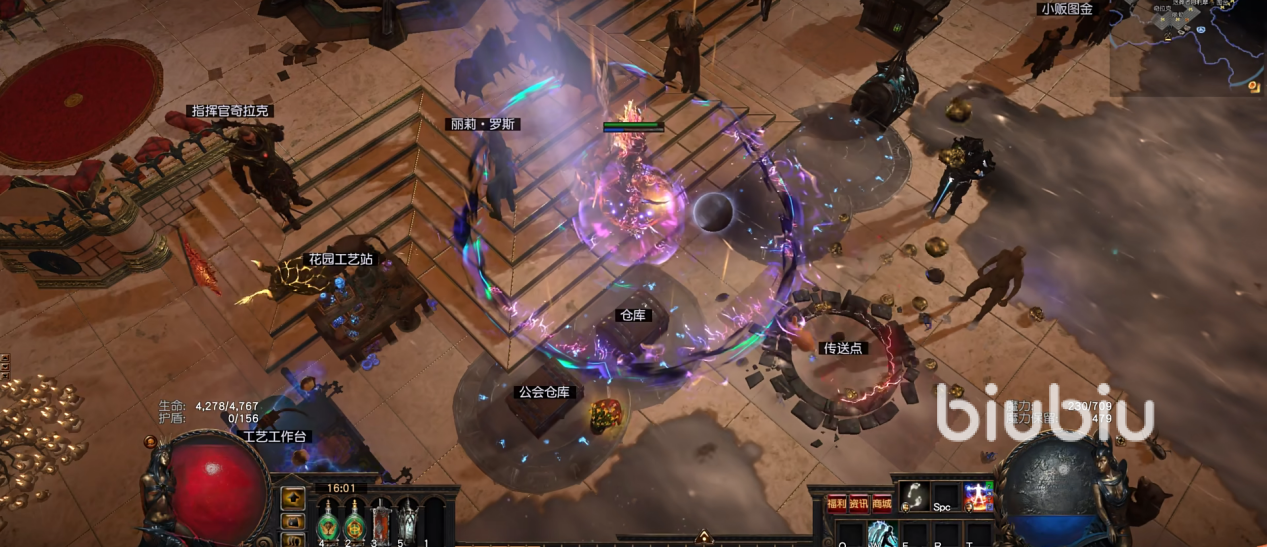Click the upward arrow menu button

coord(293,498)
